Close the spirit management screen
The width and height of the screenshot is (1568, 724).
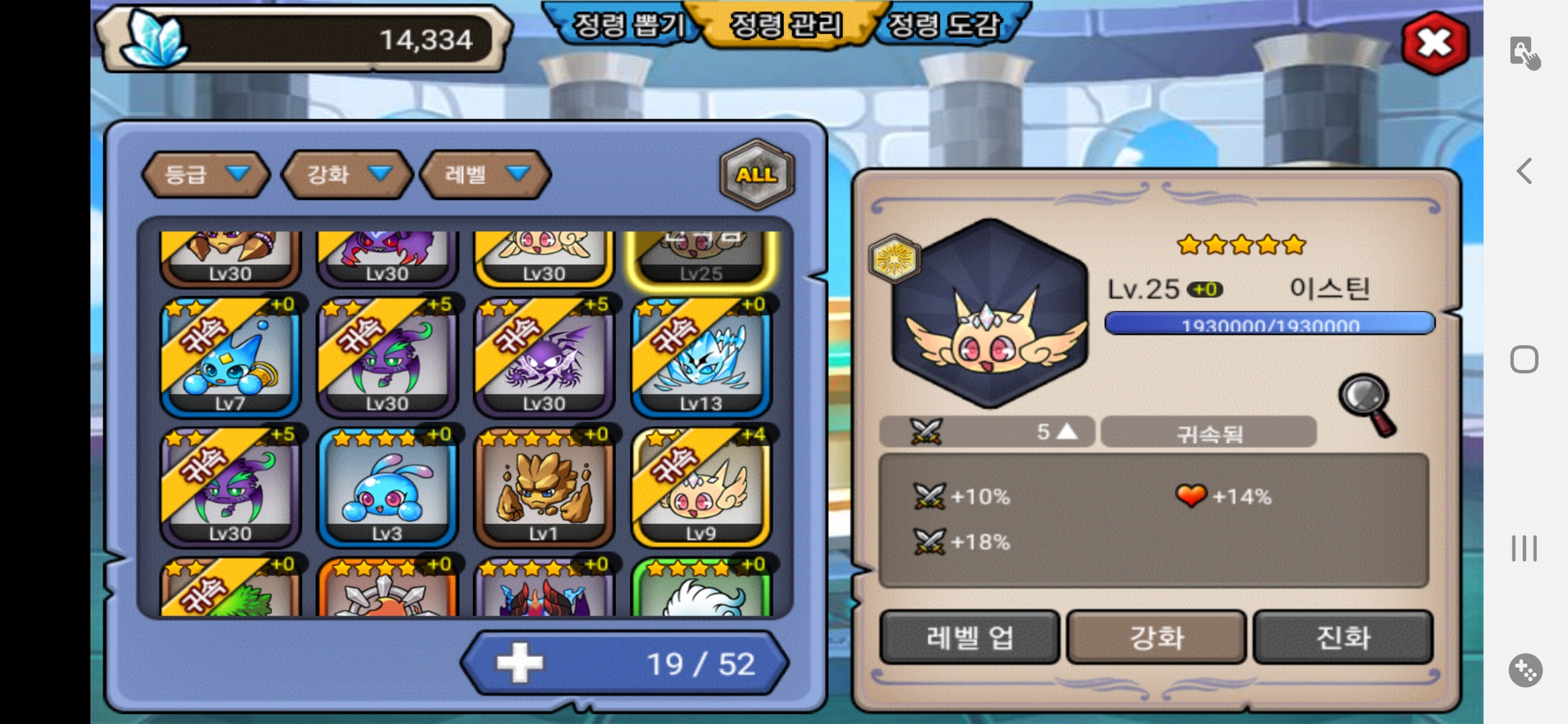(1435, 43)
